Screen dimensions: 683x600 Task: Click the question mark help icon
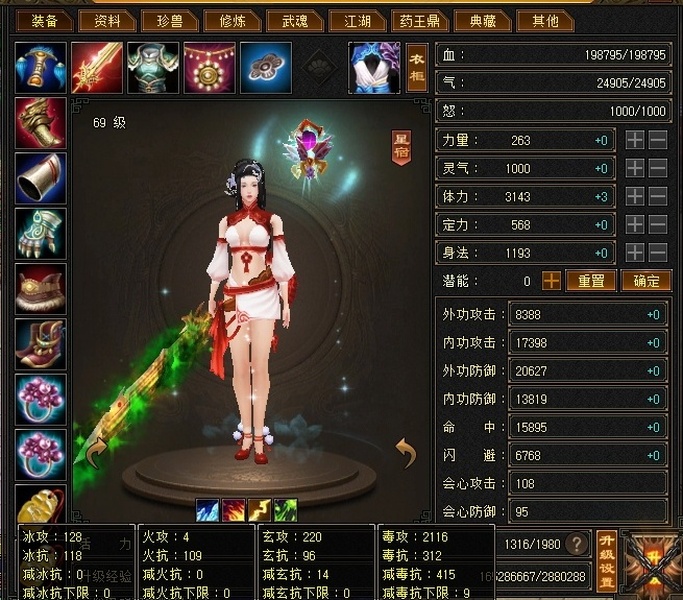pos(576,543)
